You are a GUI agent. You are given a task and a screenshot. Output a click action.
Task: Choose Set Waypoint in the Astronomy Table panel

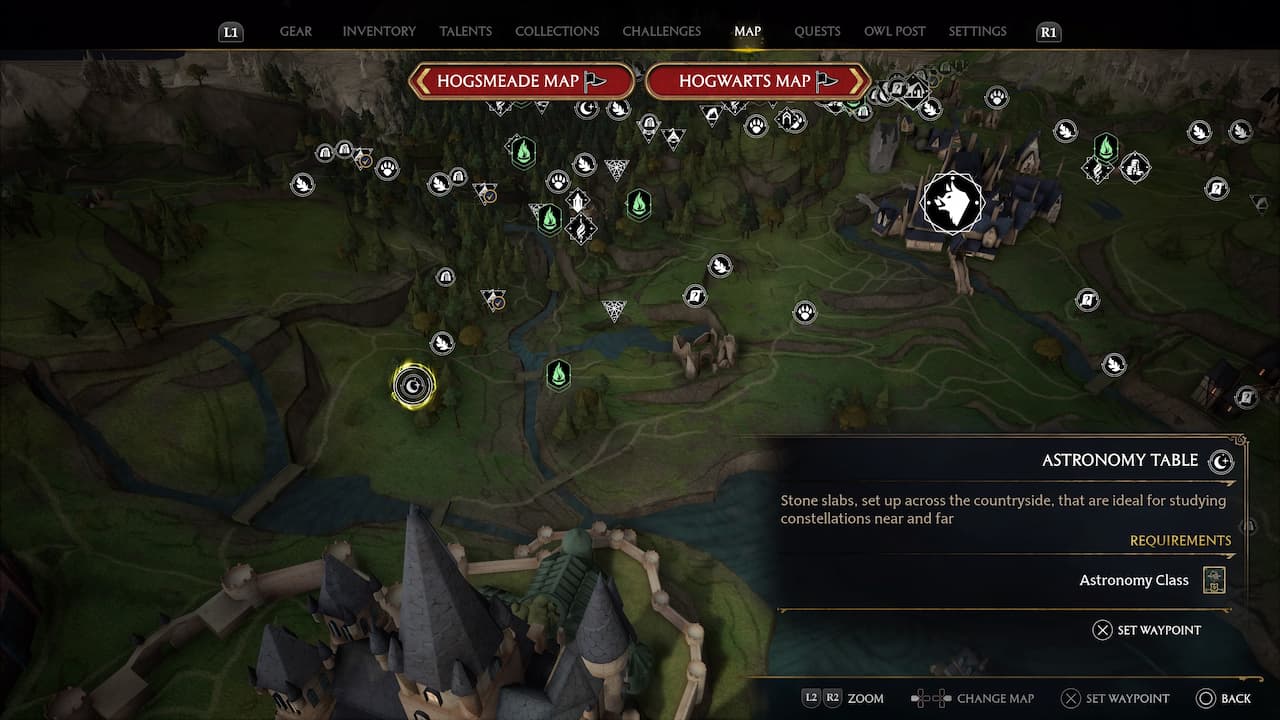[1146, 630]
